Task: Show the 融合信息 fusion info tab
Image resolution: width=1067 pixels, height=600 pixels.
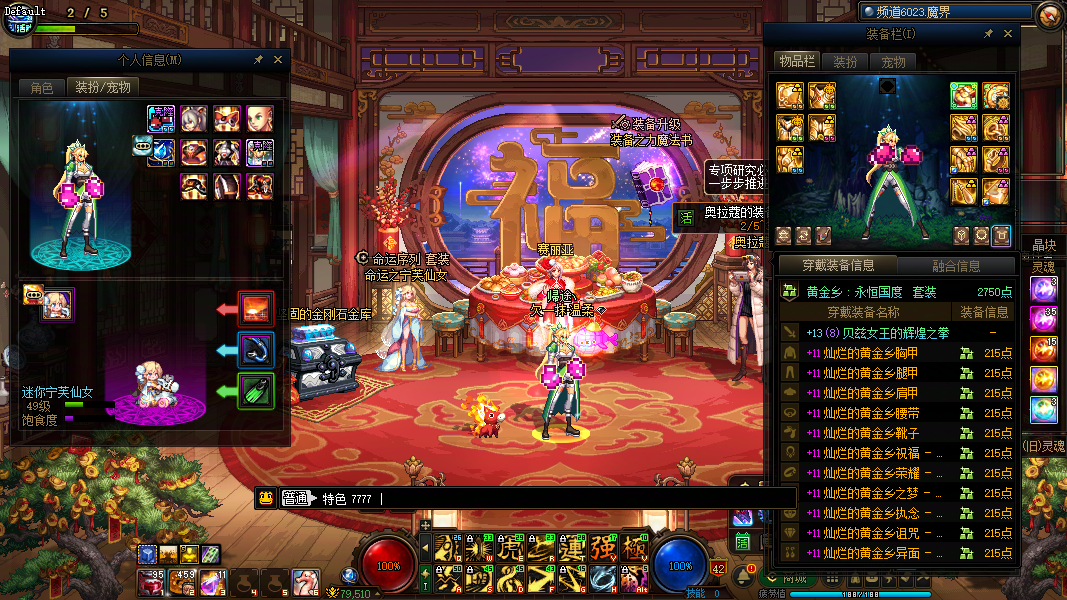Action: click(x=956, y=266)
